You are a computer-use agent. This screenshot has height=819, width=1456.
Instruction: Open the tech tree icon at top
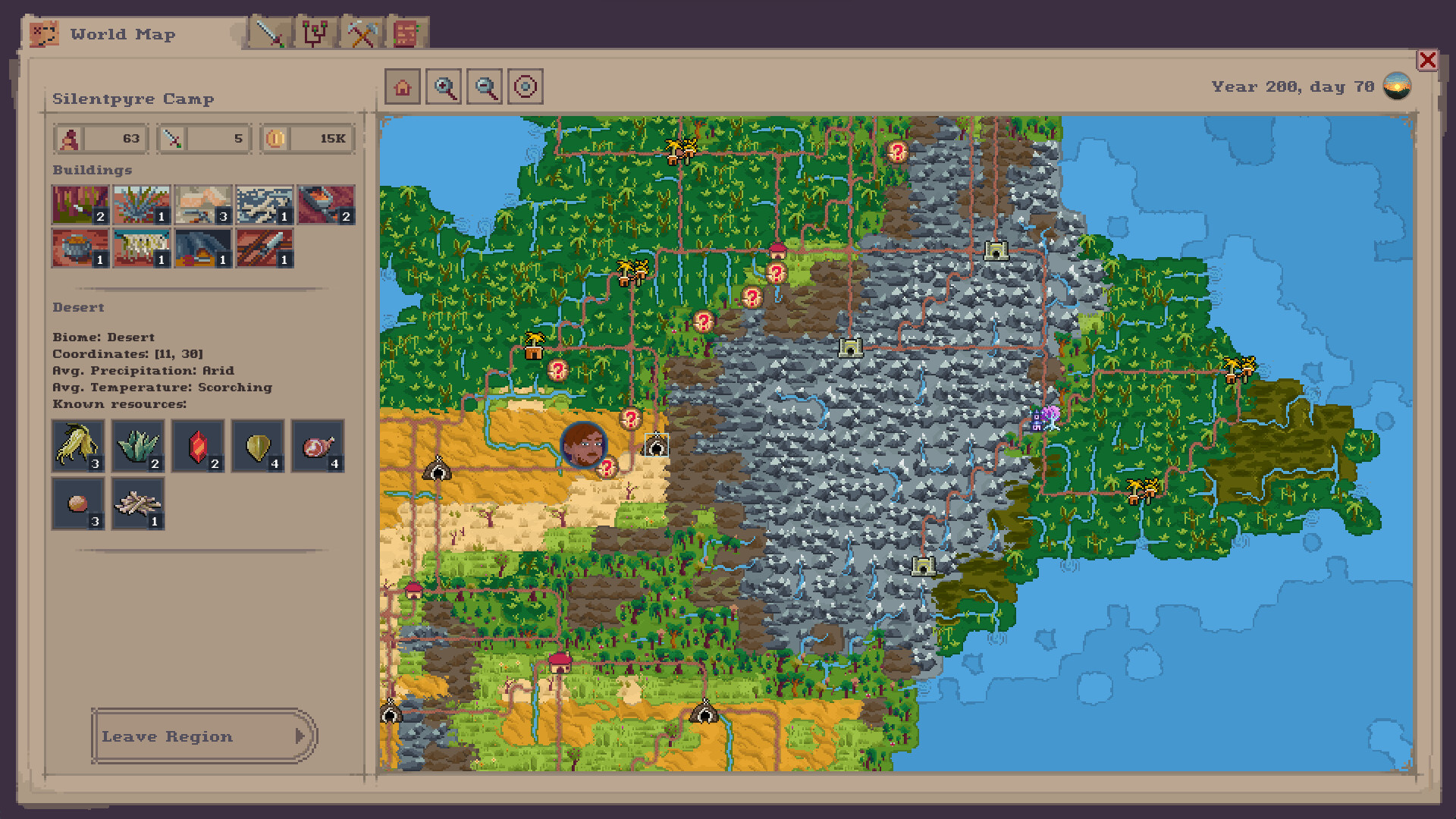coord(316,33)
